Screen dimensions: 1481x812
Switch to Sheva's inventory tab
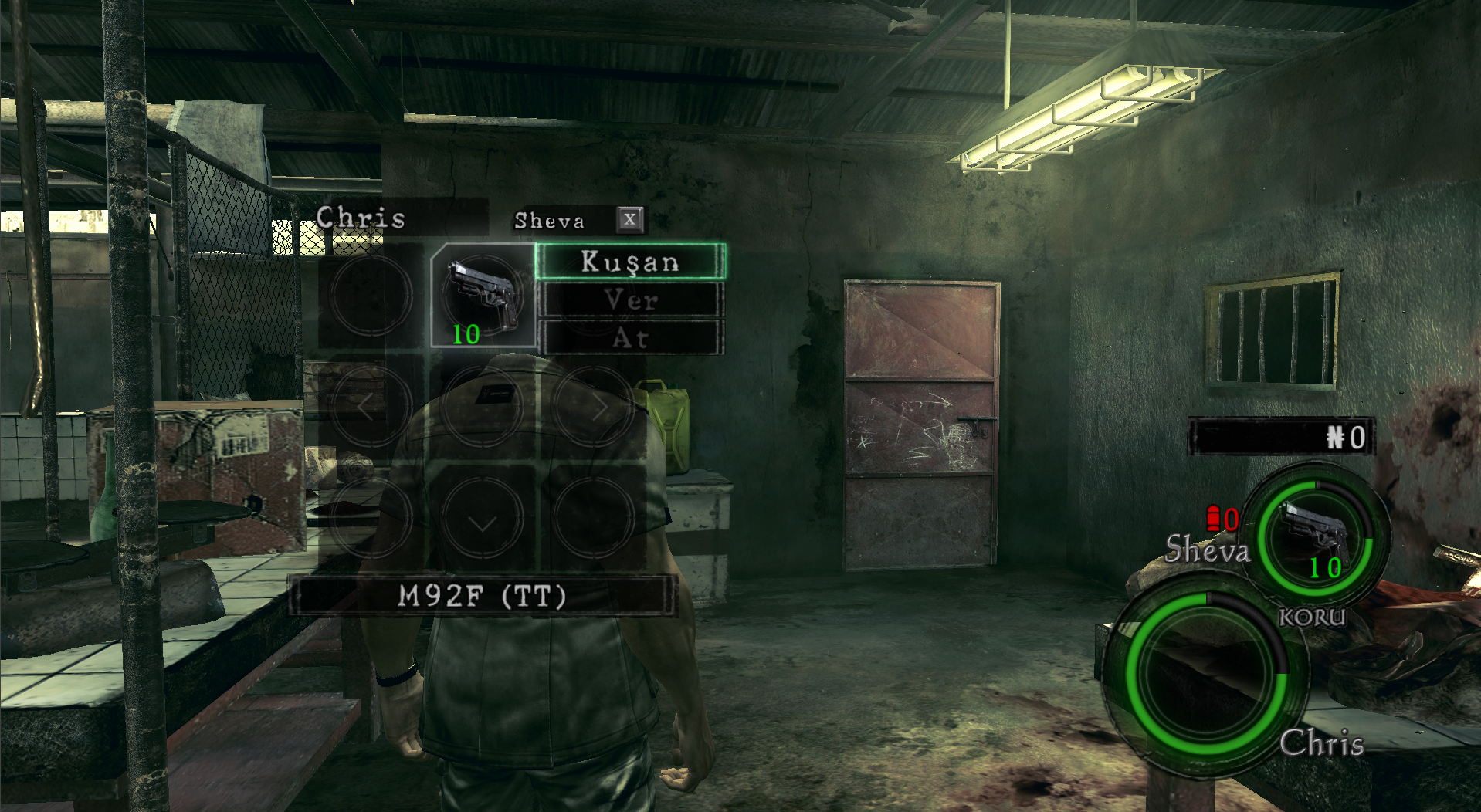tap(550, 221)
